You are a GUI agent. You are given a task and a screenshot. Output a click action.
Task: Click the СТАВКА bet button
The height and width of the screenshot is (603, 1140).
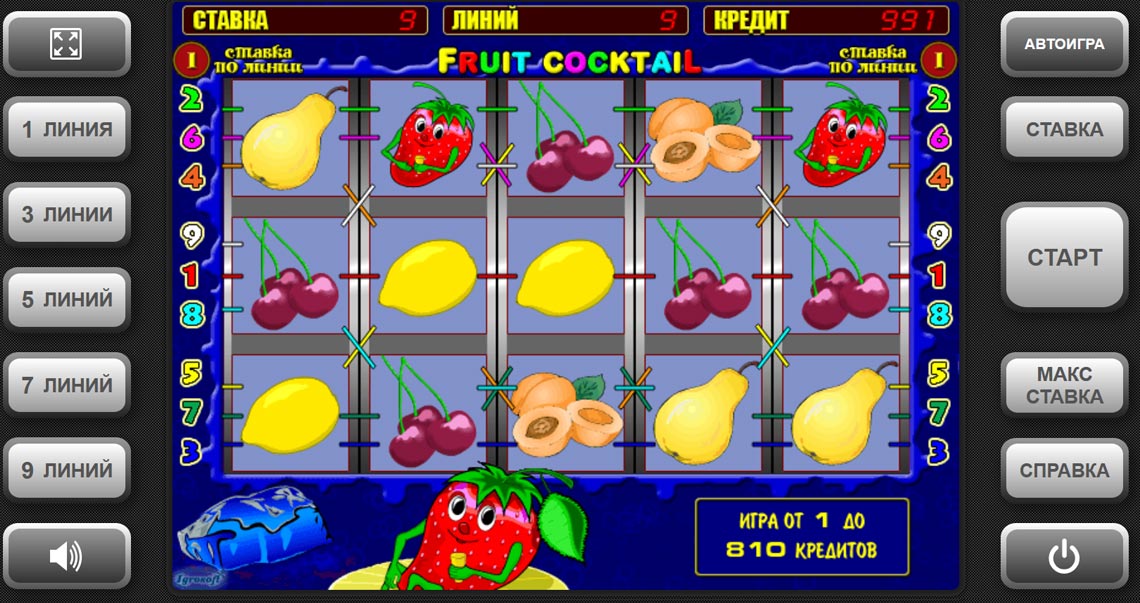1064,129
